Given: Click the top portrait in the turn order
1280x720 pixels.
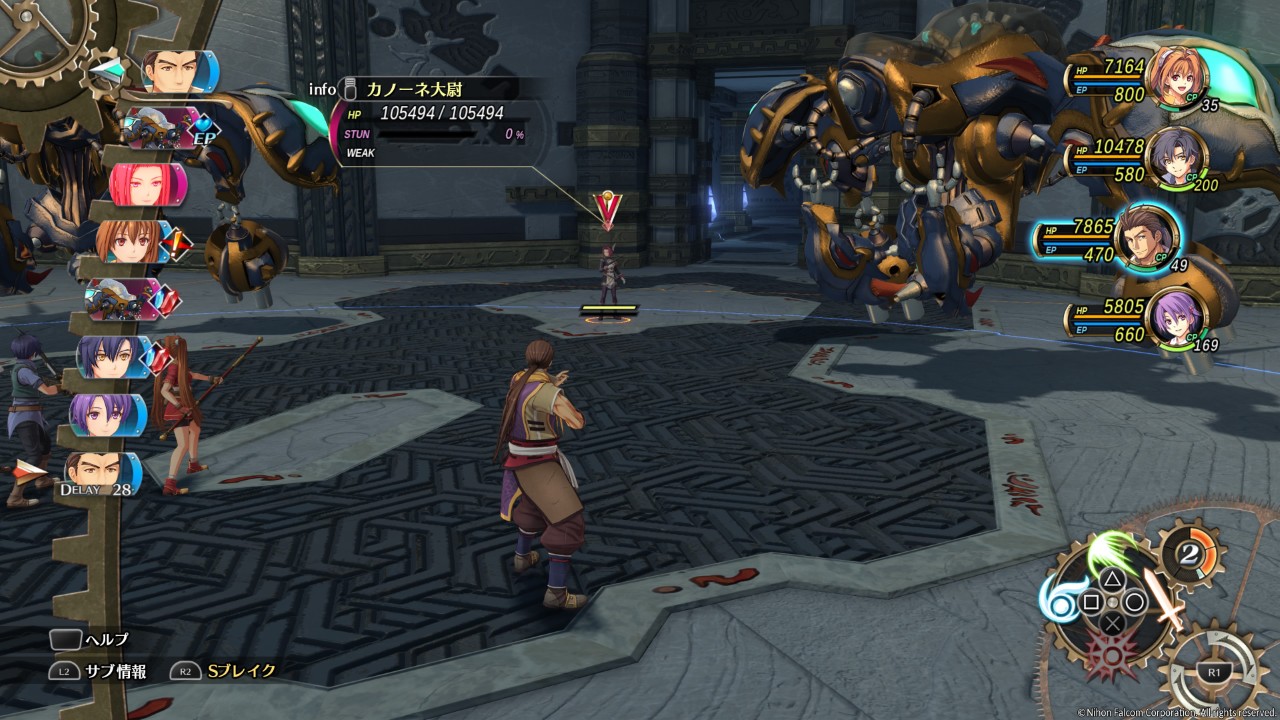Looking at the screenshot, I should point(172,71).
